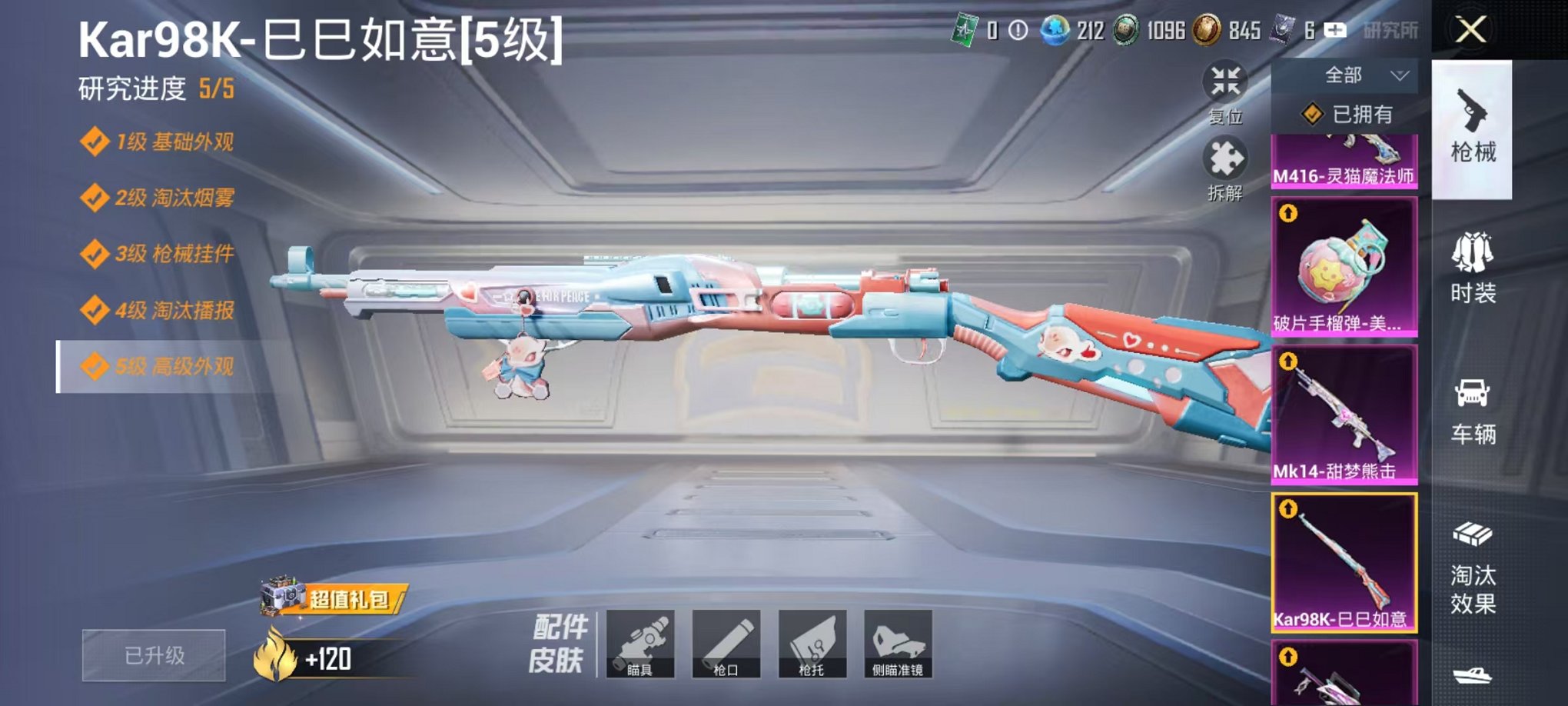Click the checkmark beside 1级 基础外观
The image size is (1568, 706).
pyautogui.click(x=96, y=142)
